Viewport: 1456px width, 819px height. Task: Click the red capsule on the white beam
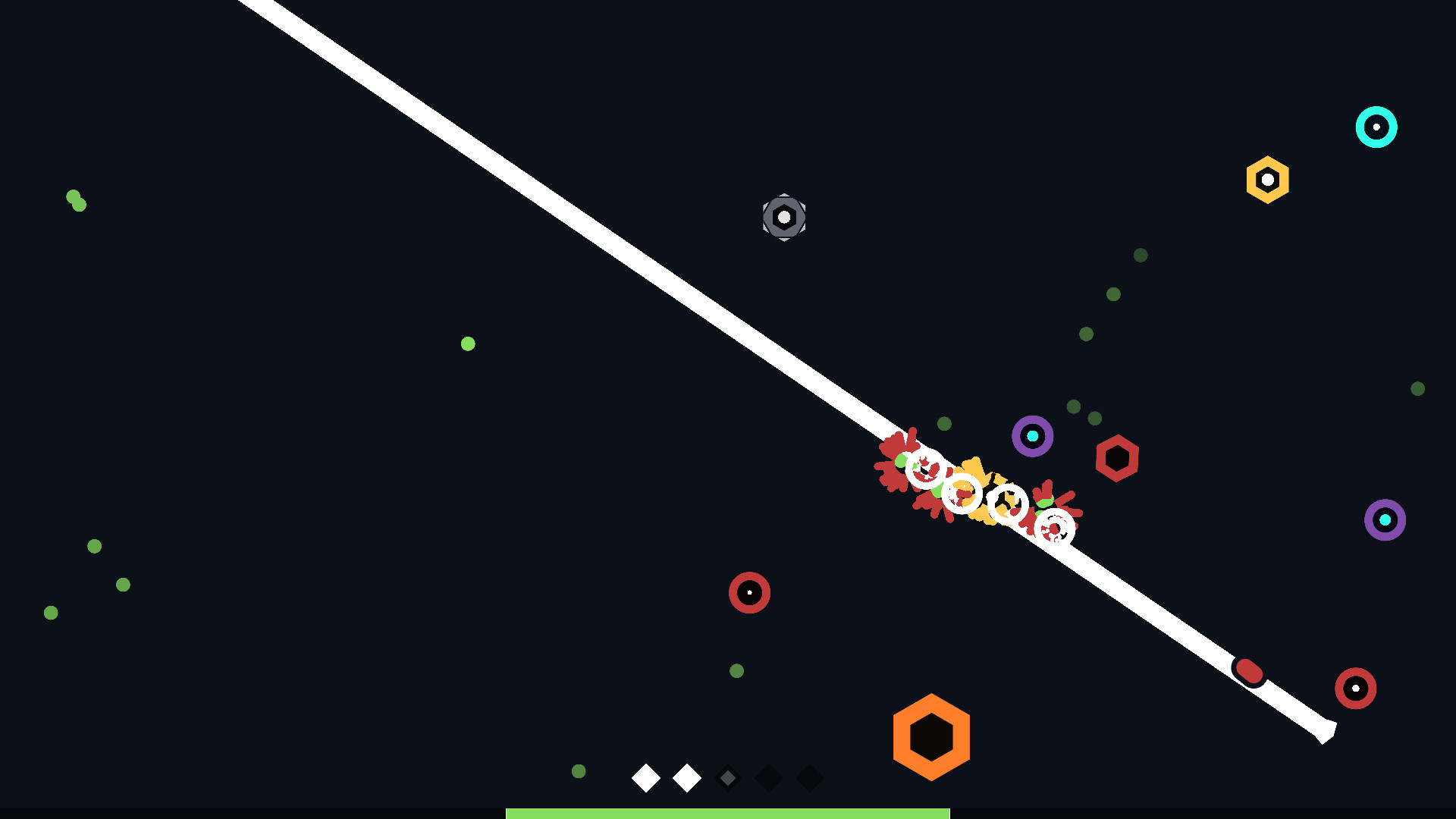[x=1248, y=670]
